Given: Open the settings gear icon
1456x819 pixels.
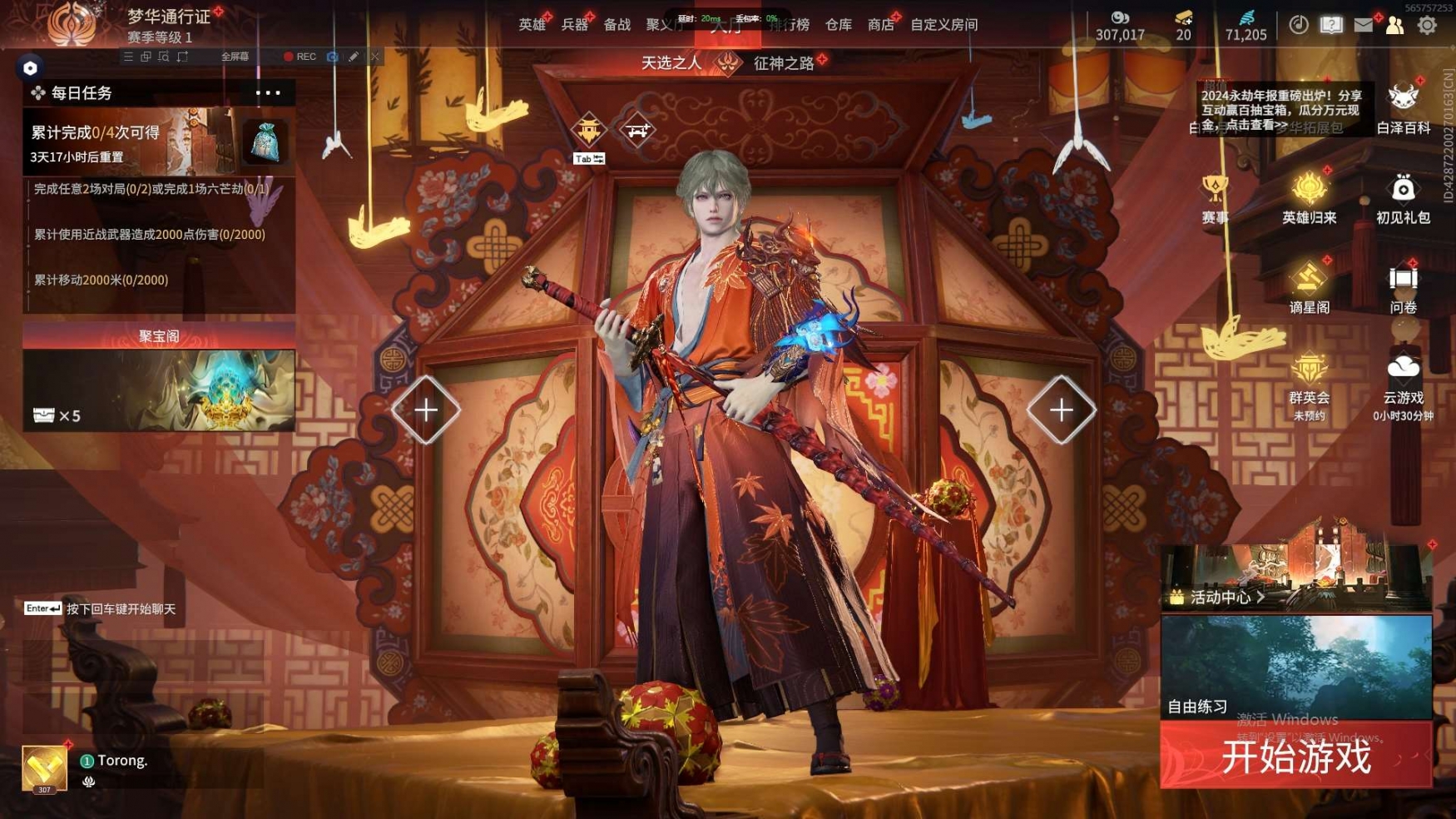Looking at the screenshot, I should (x=1427, y=25).
